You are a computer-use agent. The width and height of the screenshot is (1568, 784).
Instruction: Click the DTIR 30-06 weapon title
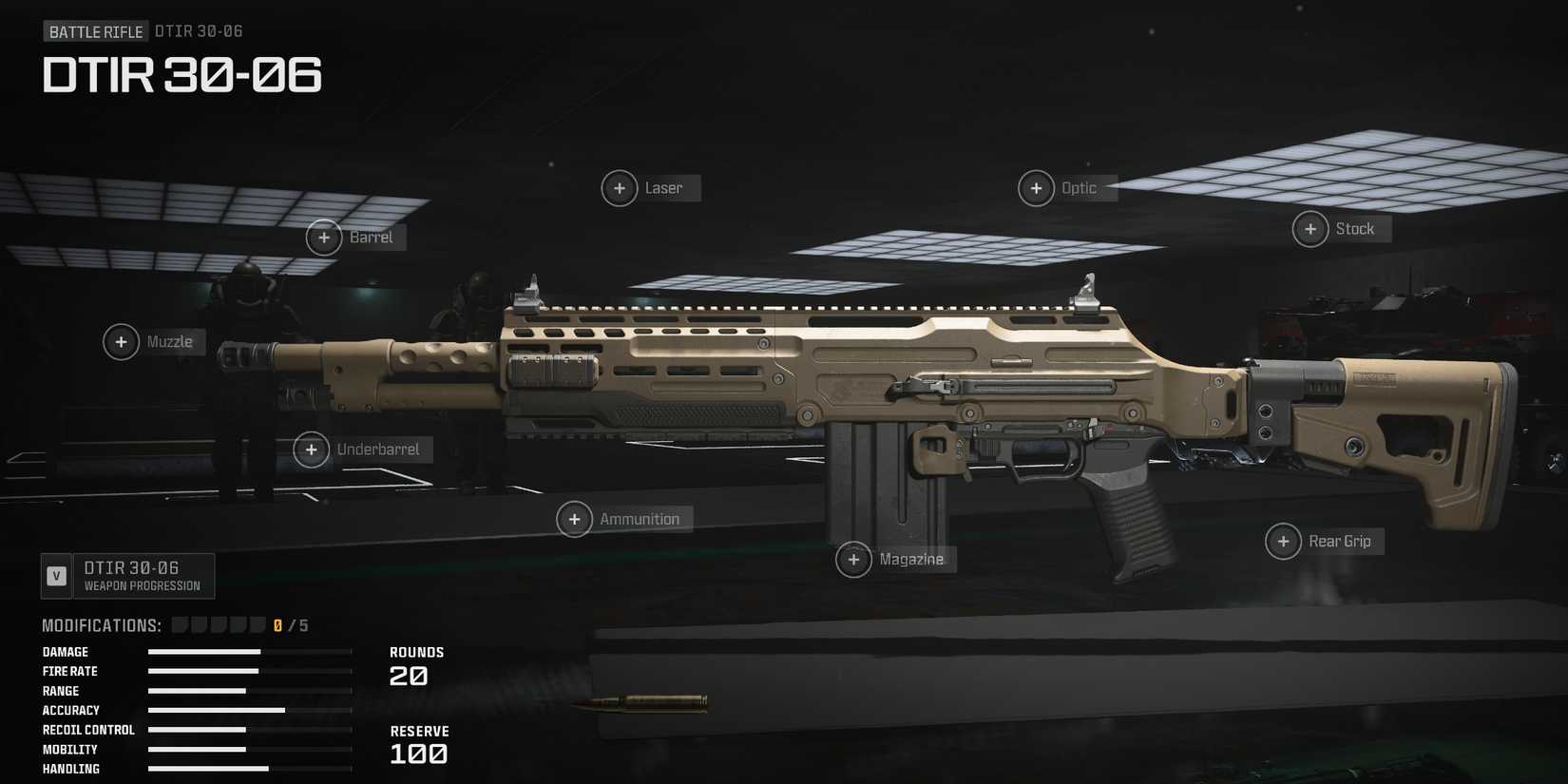[x=182, y=75]
